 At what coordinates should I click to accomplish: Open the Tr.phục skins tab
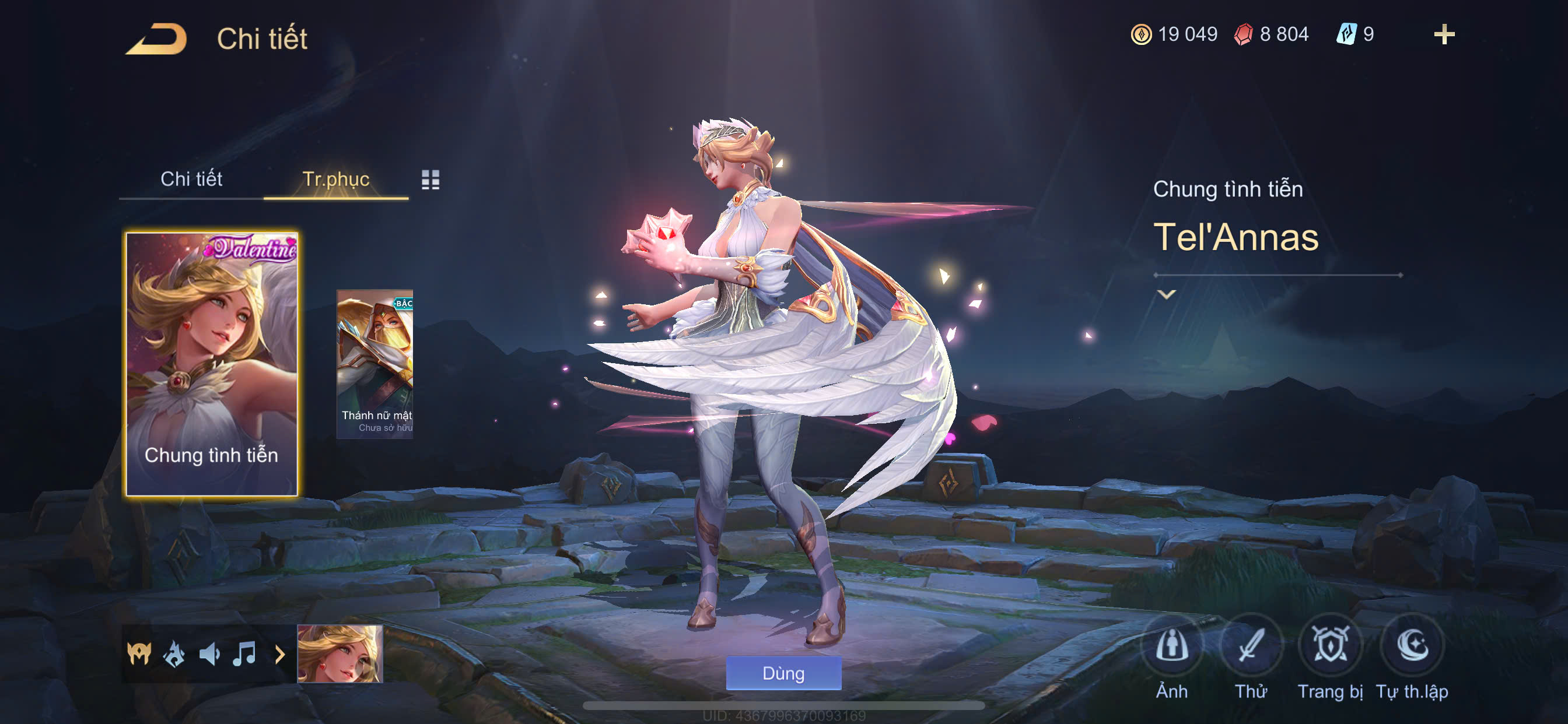(335, 179)
